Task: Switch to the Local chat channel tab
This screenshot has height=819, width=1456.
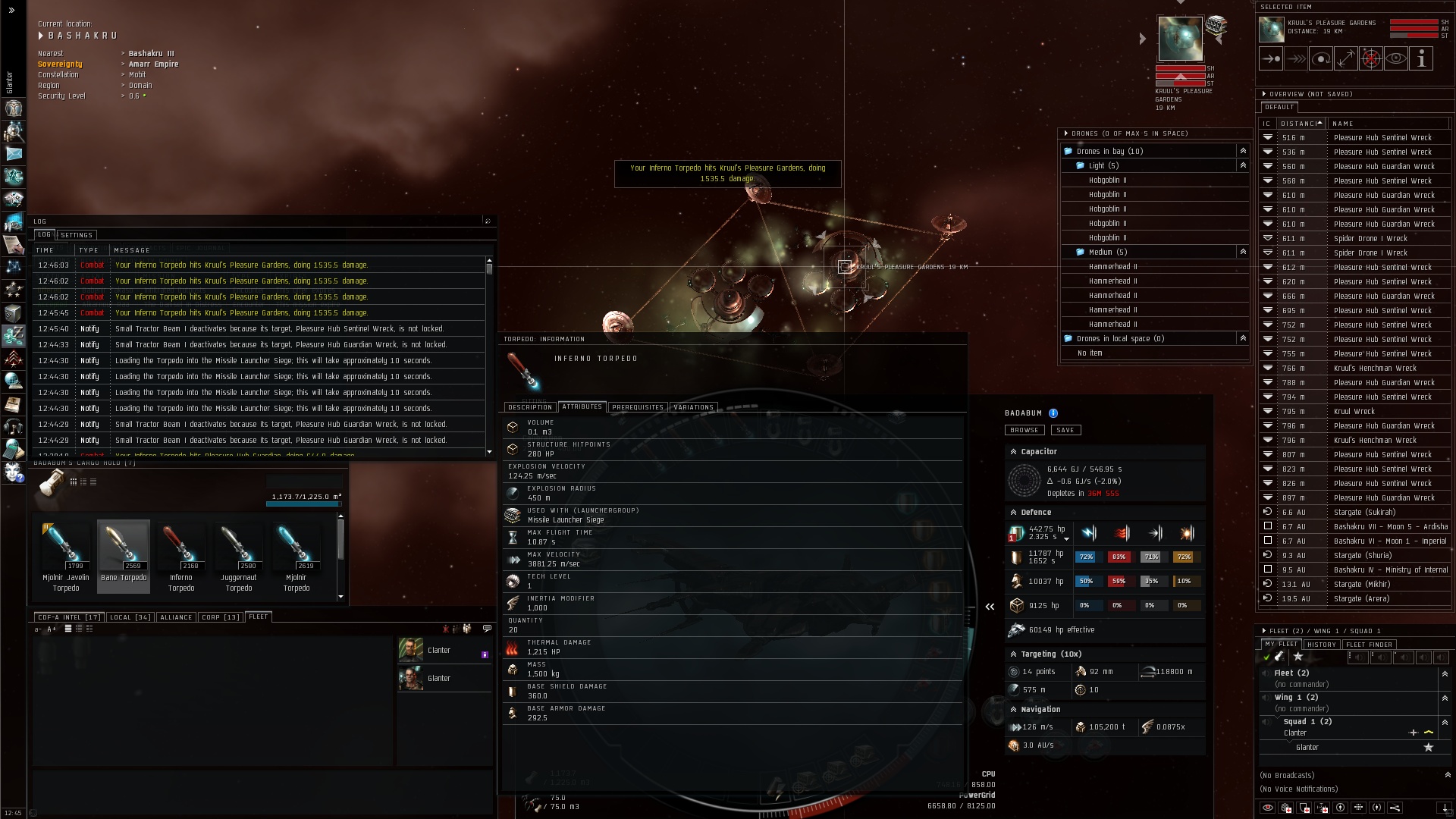Action: point(130,617)
